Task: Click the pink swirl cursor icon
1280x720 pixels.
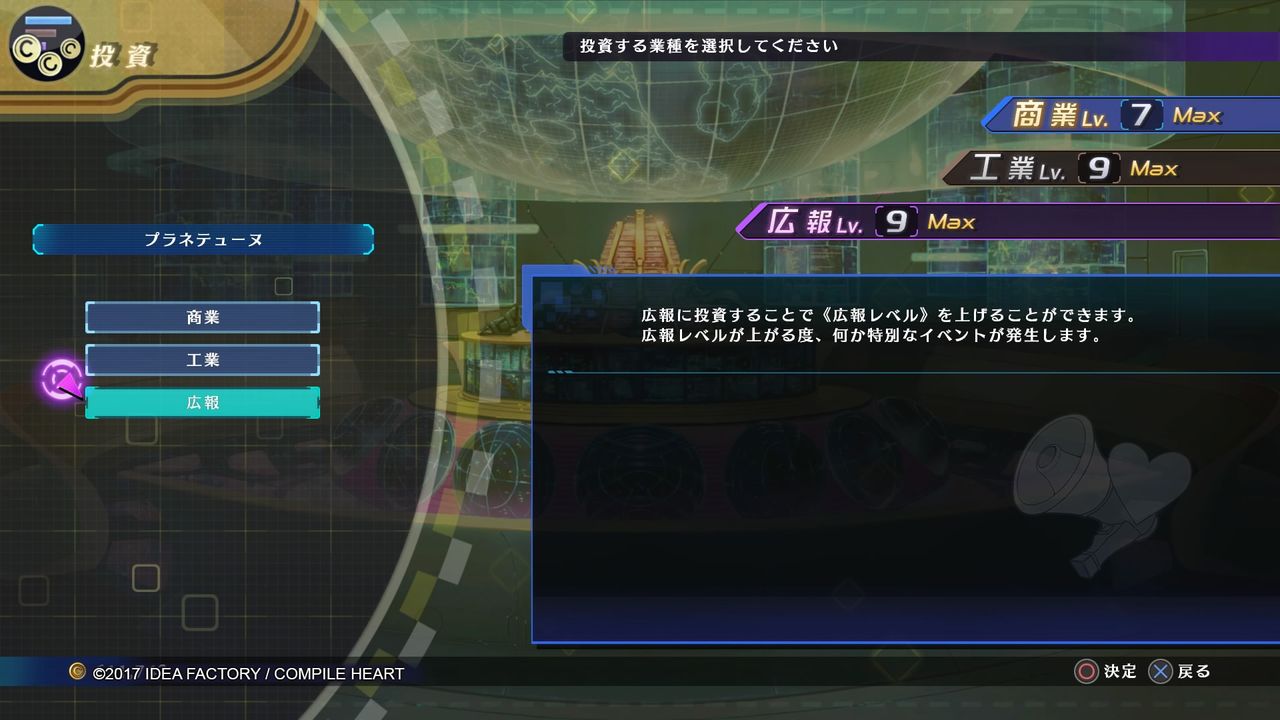Action: point(63,380)
